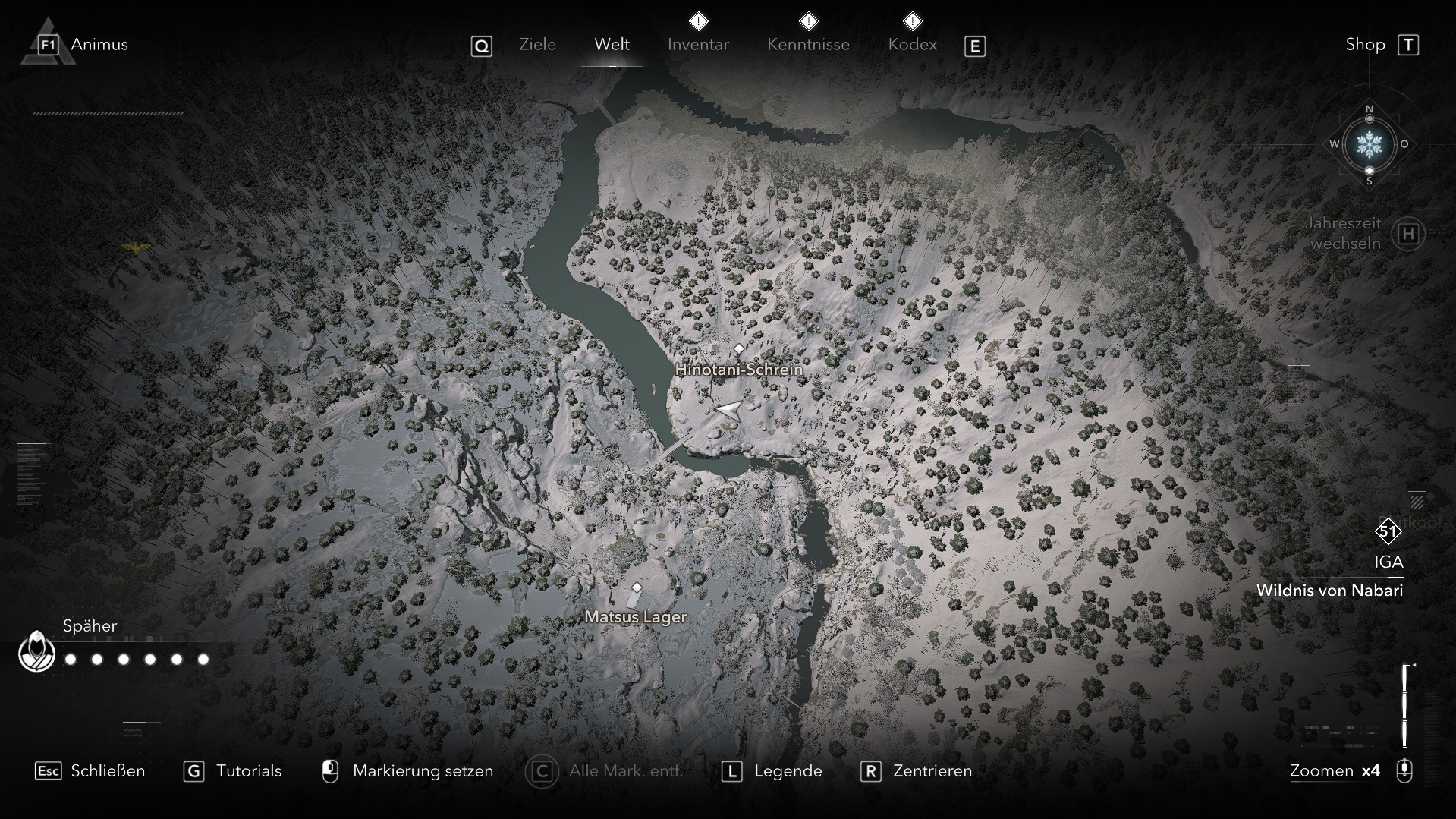Click the yellow marker on the map
Image resolution: width=1456 pixels, height=819 pixels.
[x=136, y=246]
